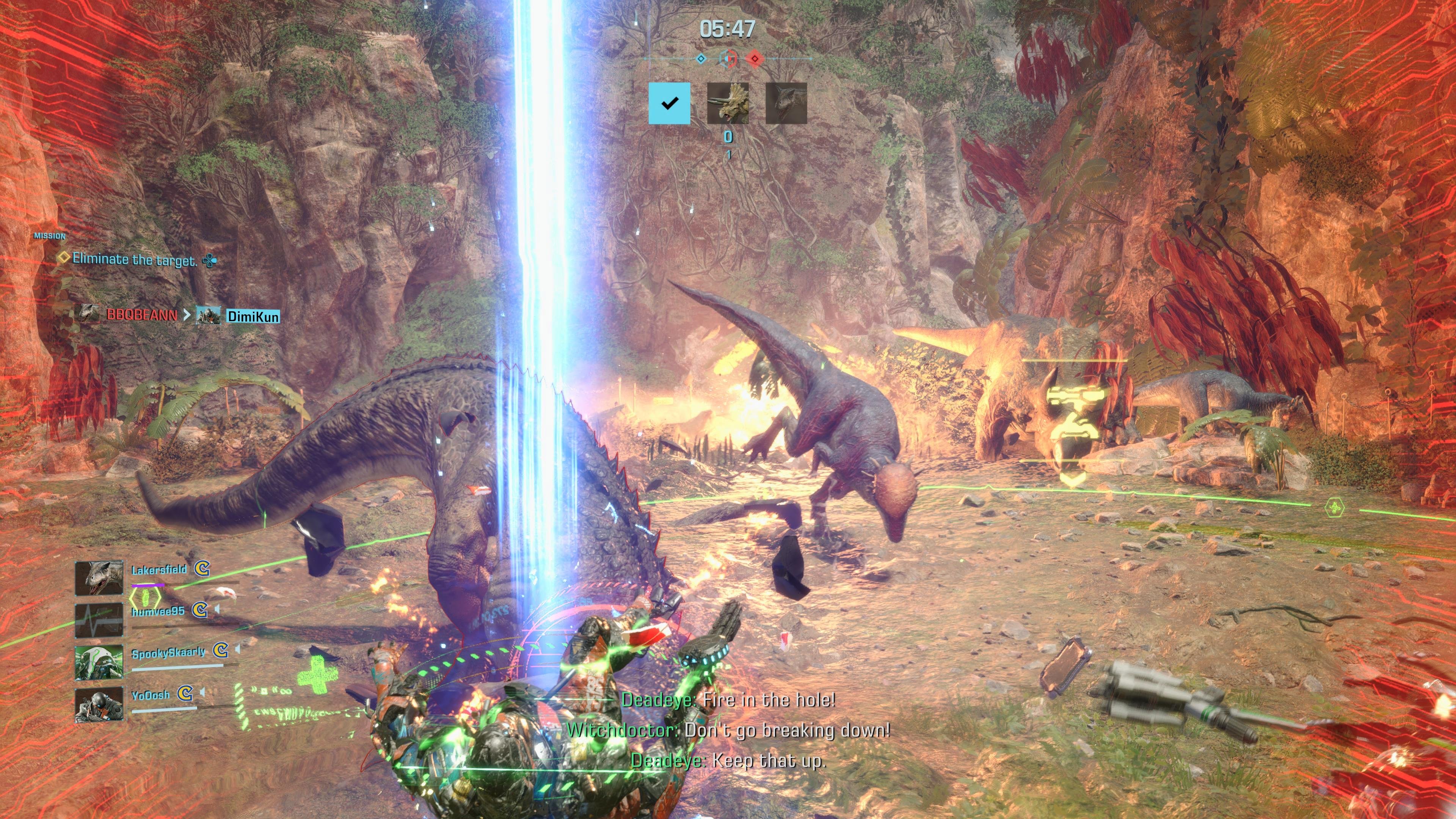The width and height of the screenshot is (1456, 819).
Task: Select Lakersfield's dinosaur portrait
Action: point(99,577)
